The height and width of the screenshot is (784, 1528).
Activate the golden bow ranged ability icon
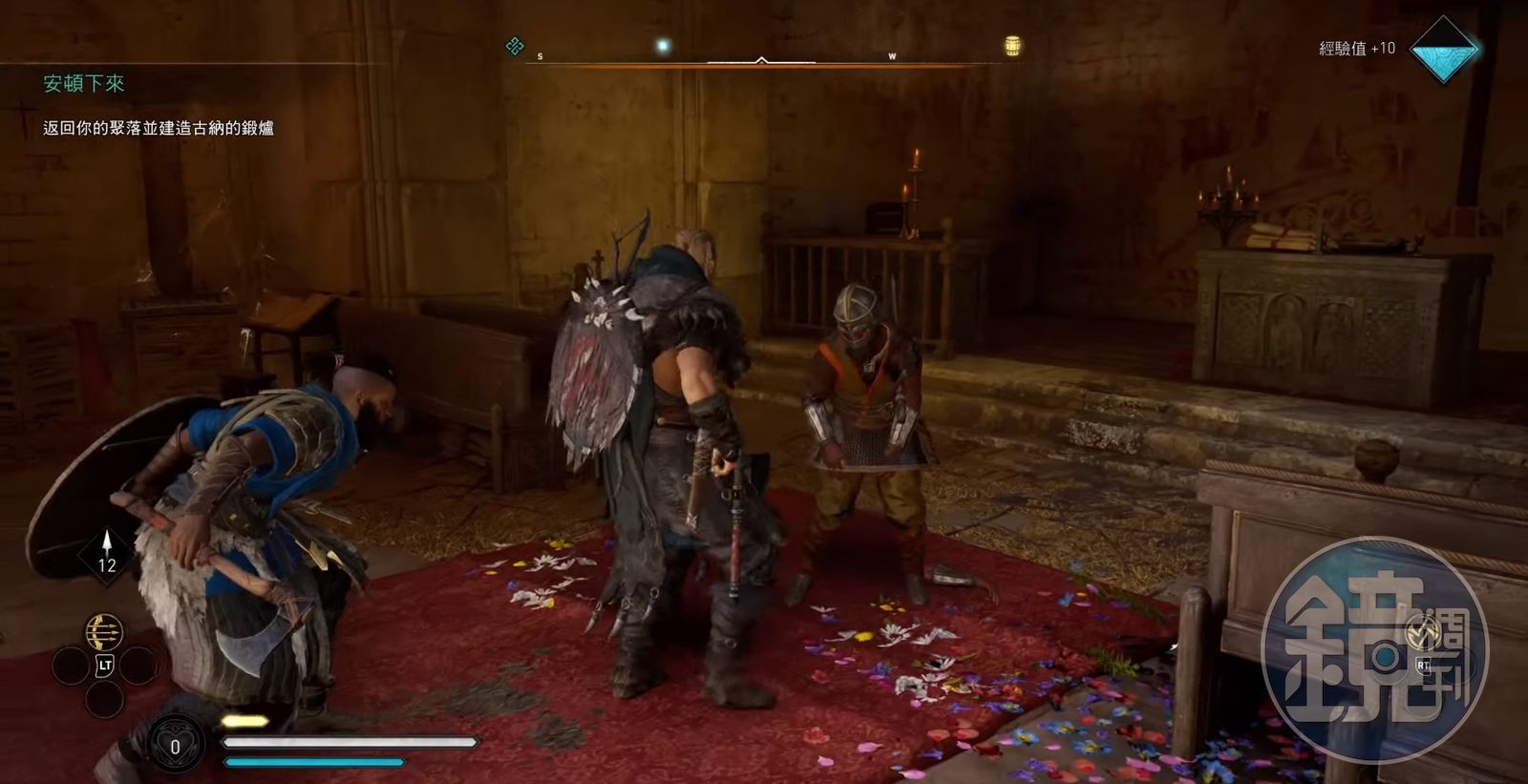coord(104,631)
